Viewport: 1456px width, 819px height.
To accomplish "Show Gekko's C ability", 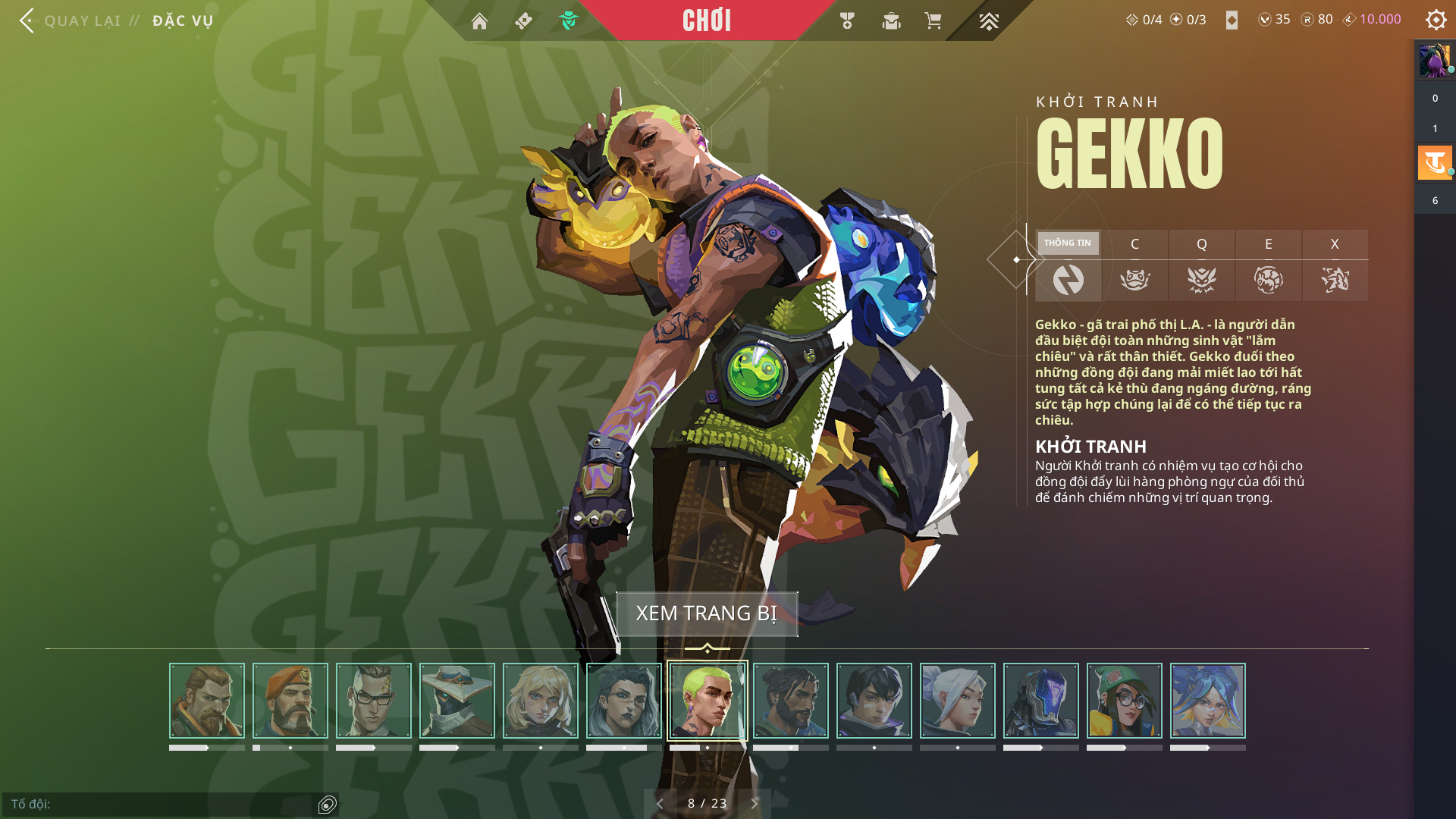I will click(1134, 265).
